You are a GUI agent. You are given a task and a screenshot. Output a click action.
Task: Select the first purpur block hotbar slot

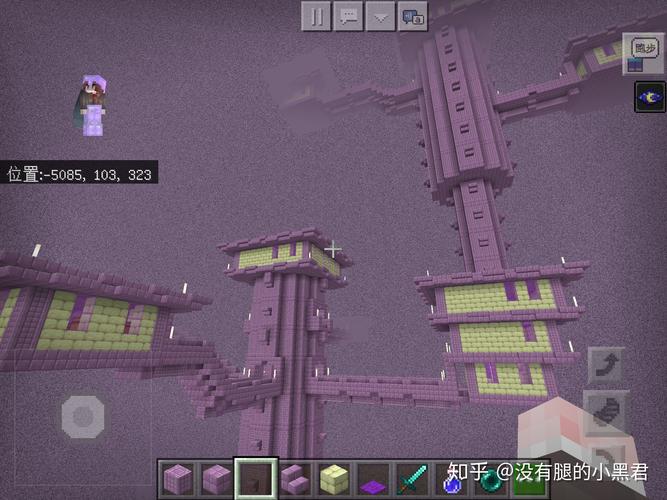pos(177,478)
